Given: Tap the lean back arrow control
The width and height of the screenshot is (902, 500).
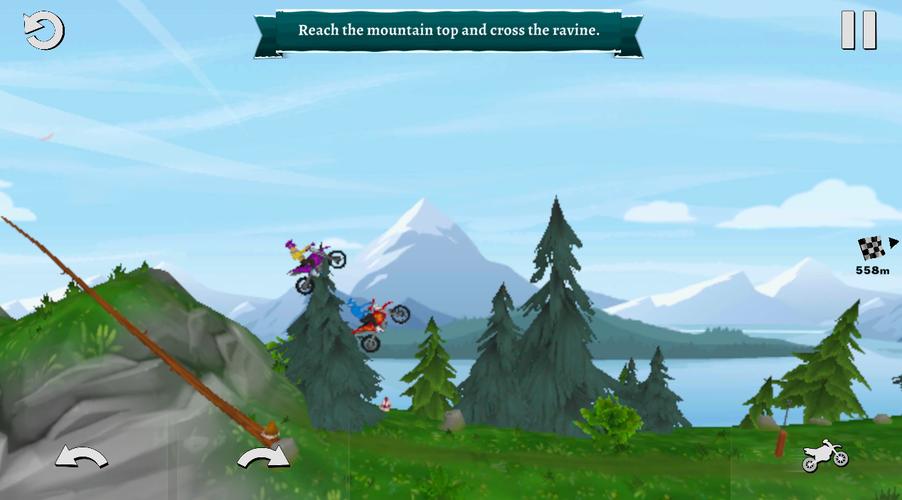Looking at the screenshot, I should [x=81, y=458].
